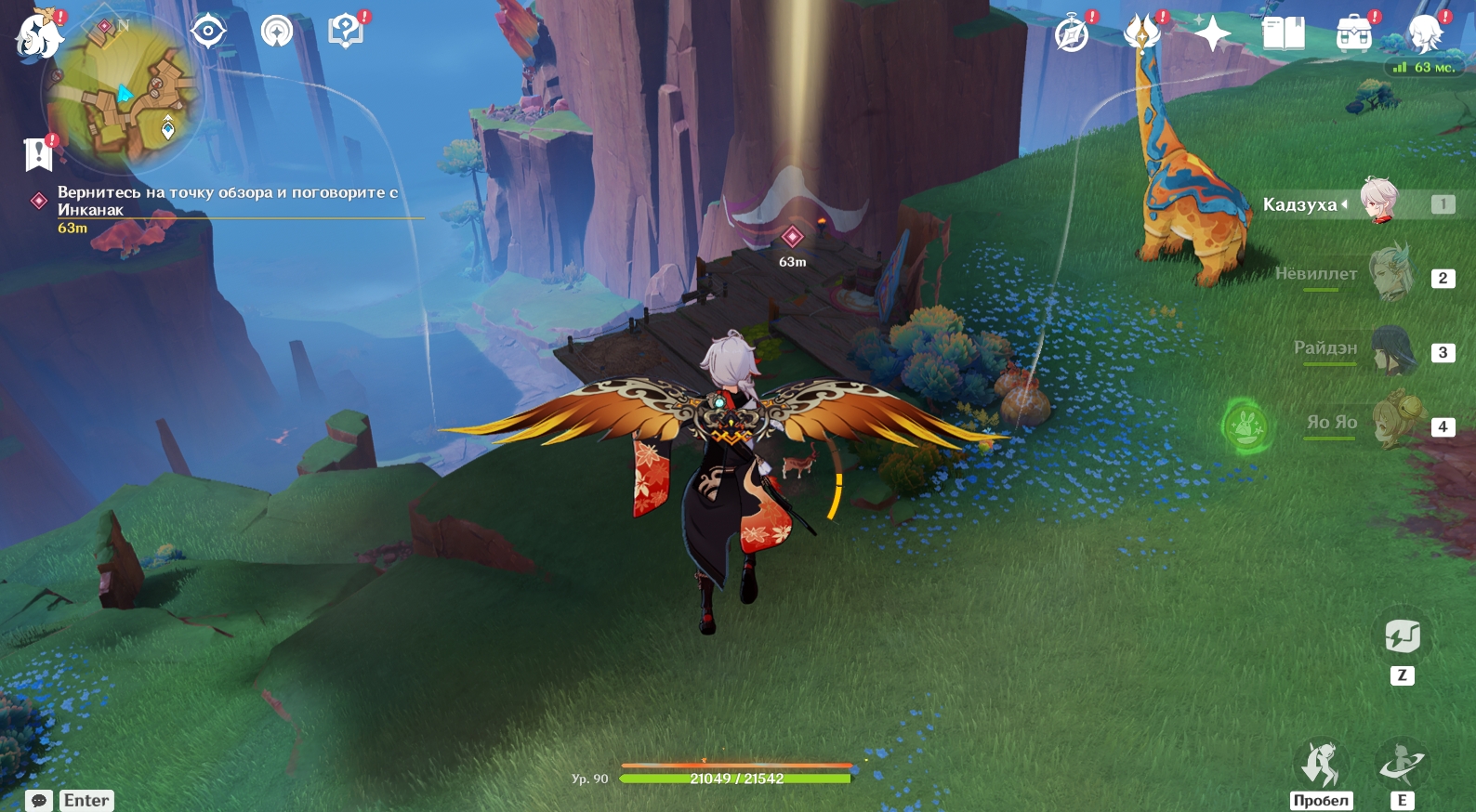This screenshot has height=812, width=1476.
Task: Open the Paimon menu icon
Action: [39, 35]
